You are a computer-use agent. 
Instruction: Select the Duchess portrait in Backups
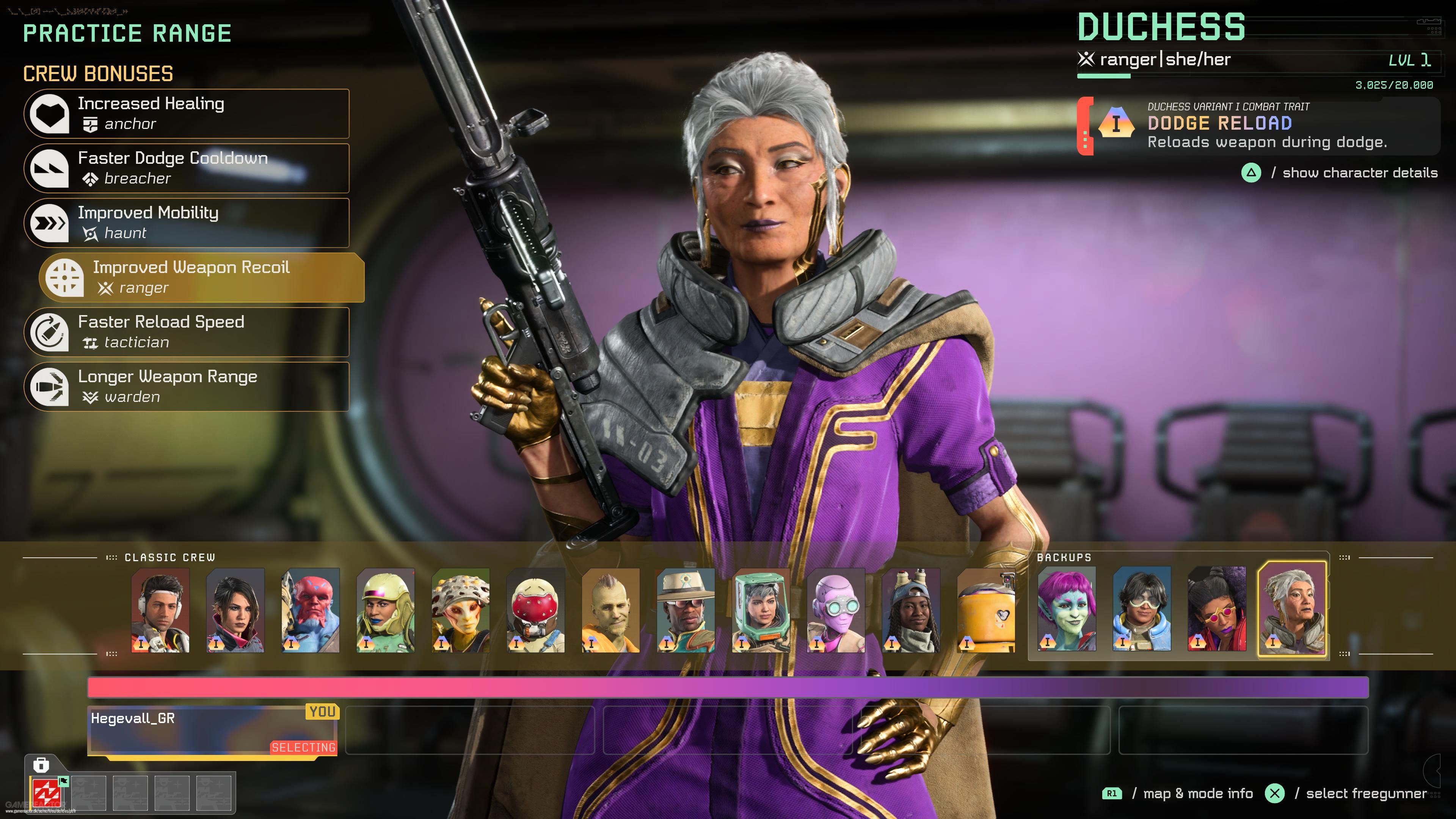(x=1292, y=609)
